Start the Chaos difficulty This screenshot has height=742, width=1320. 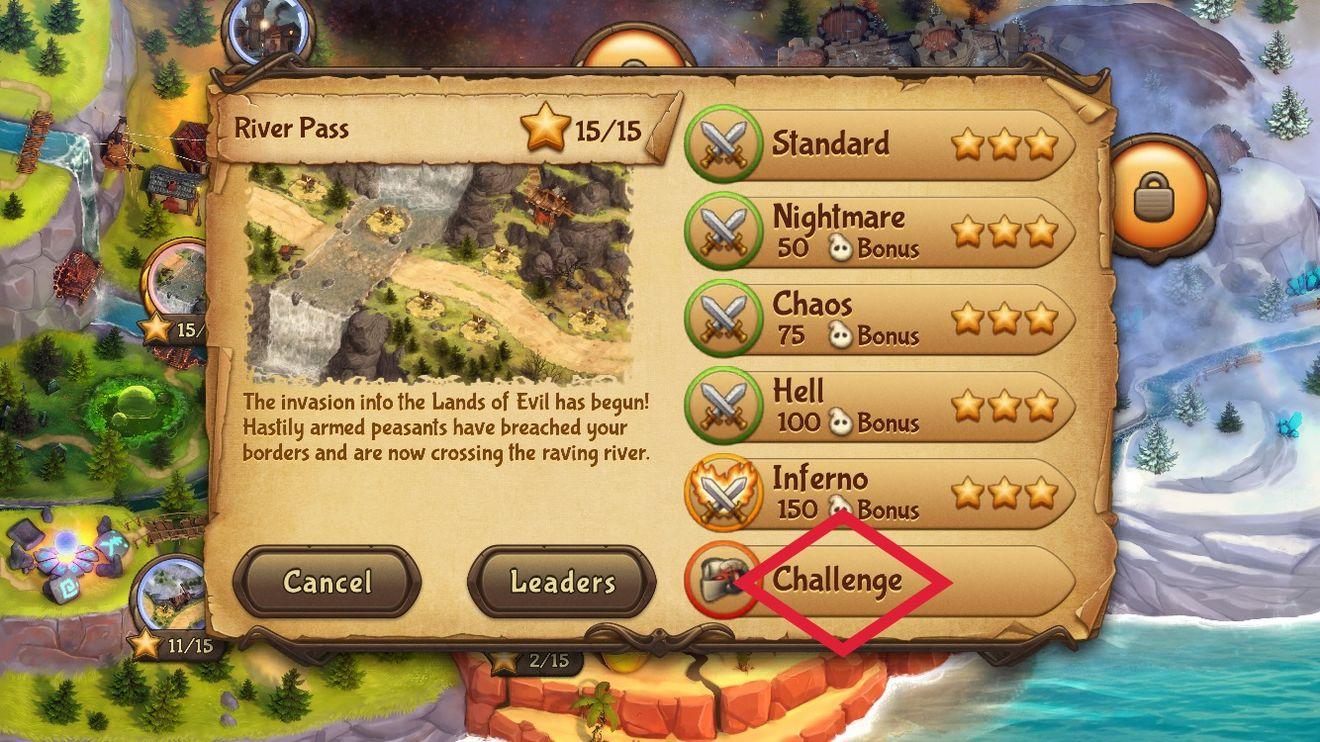(880, 319)
